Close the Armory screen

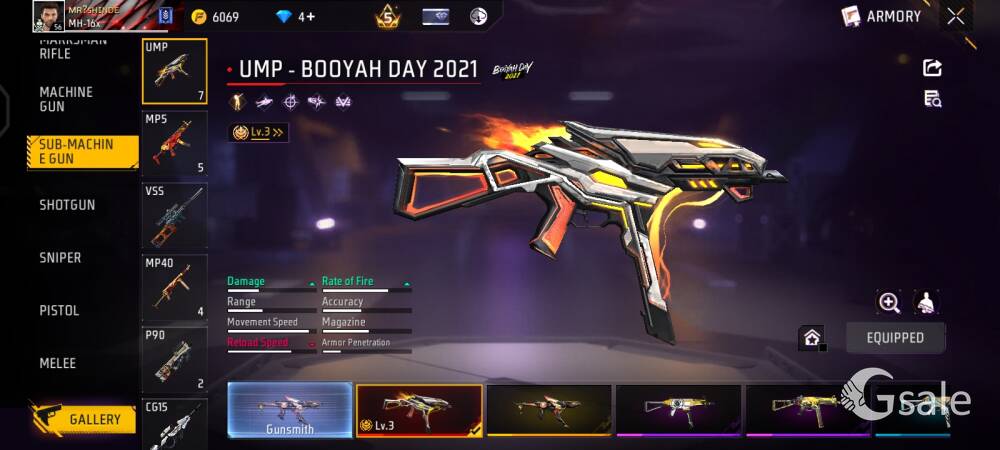click(x=956, y=16)
